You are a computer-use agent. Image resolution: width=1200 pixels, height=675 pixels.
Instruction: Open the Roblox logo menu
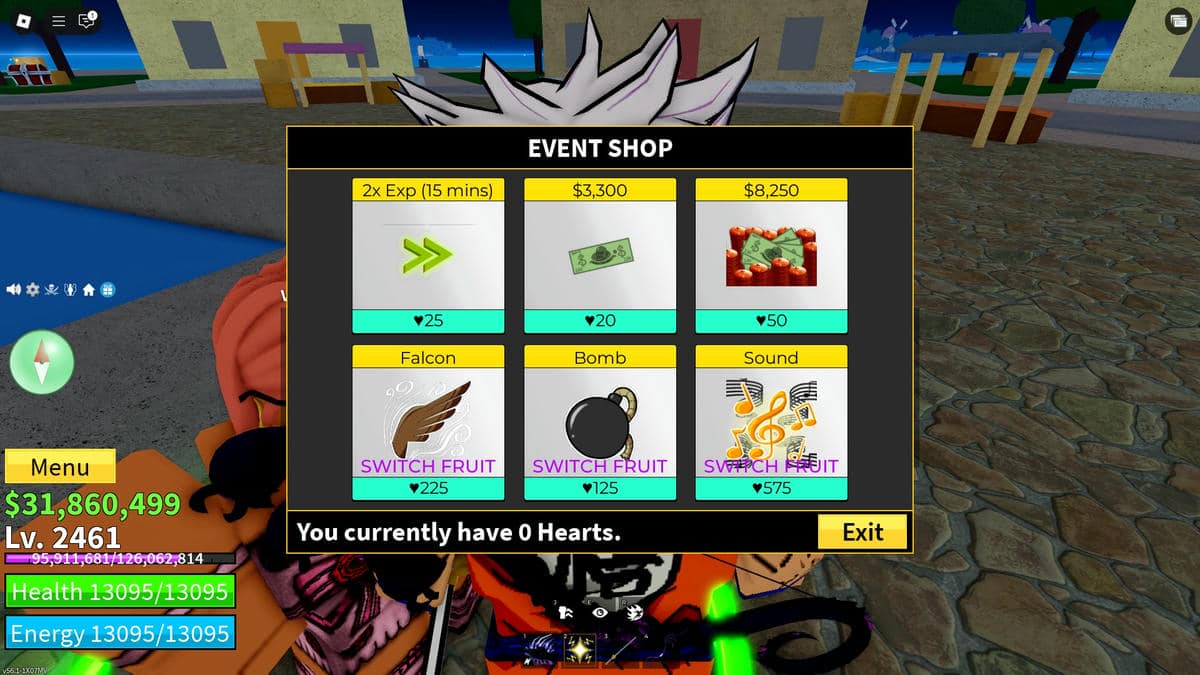pos(25,20)
